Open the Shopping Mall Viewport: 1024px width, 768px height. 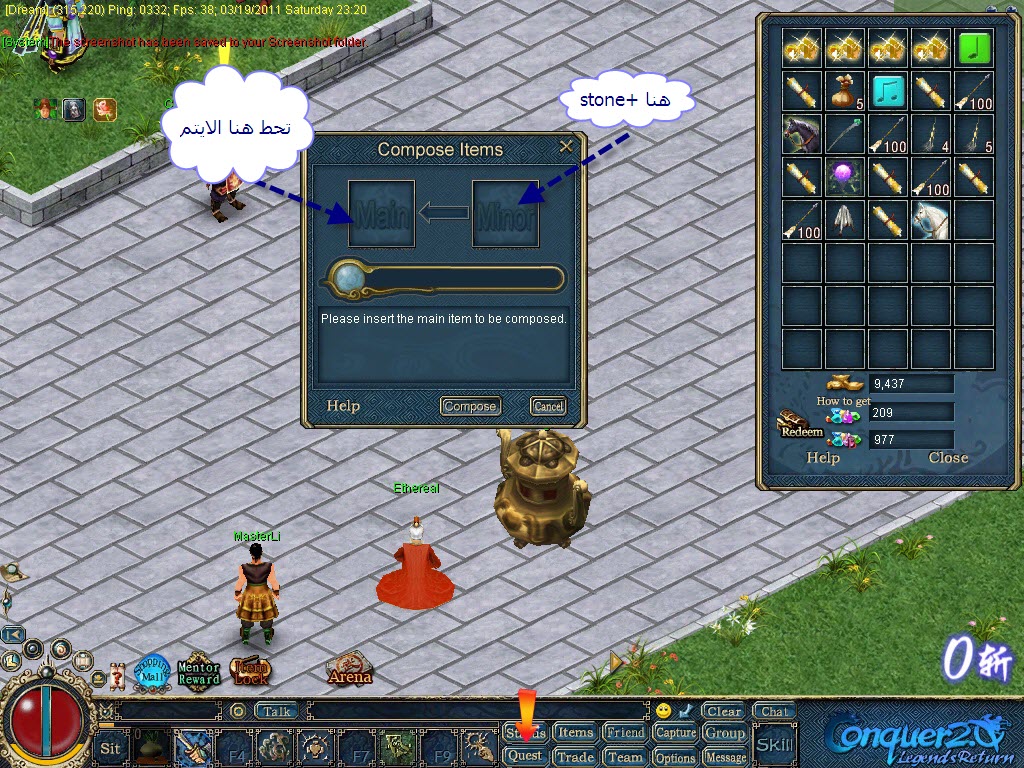coord(153,671)
